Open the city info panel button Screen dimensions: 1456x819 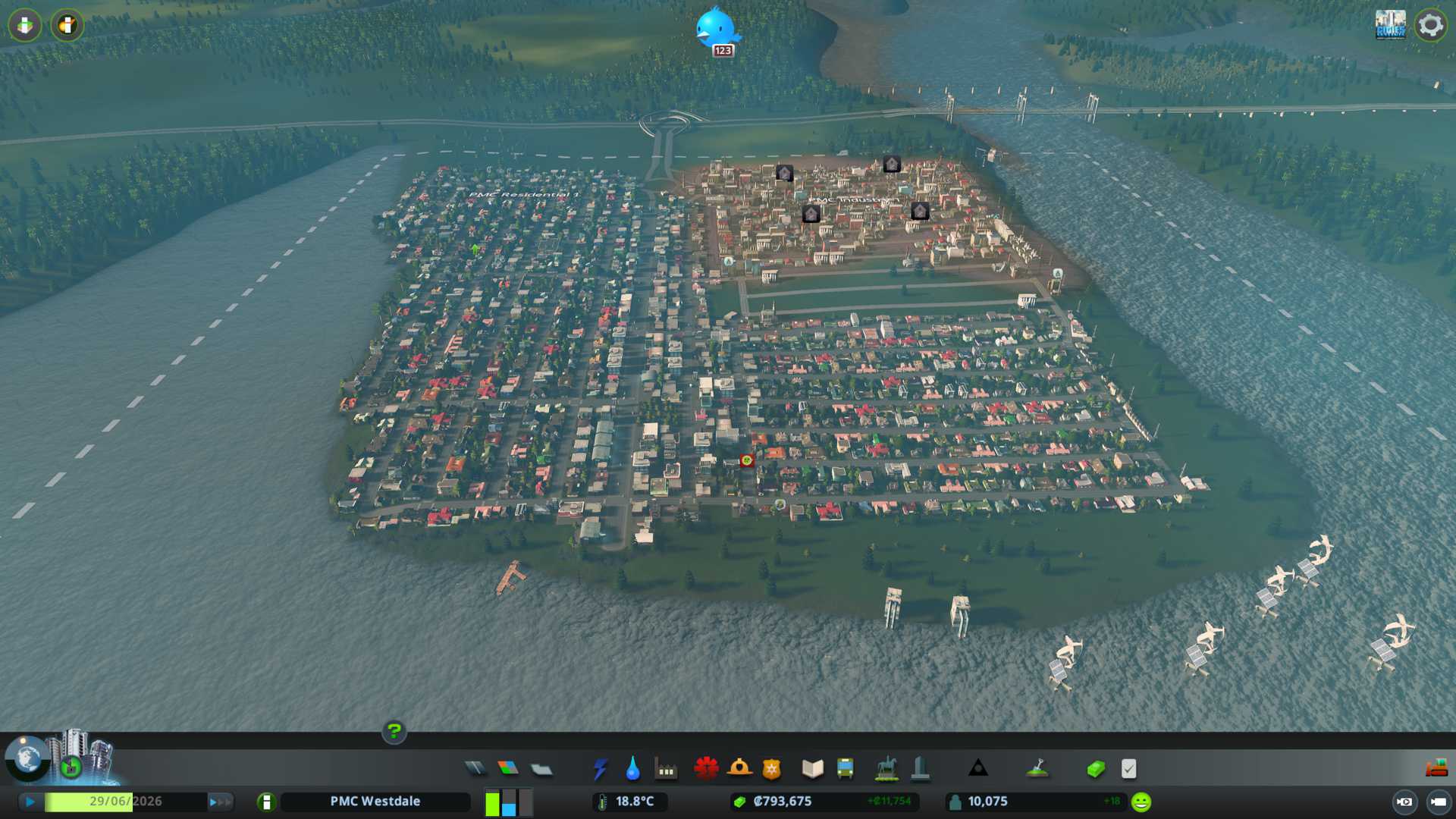point(266,802)
